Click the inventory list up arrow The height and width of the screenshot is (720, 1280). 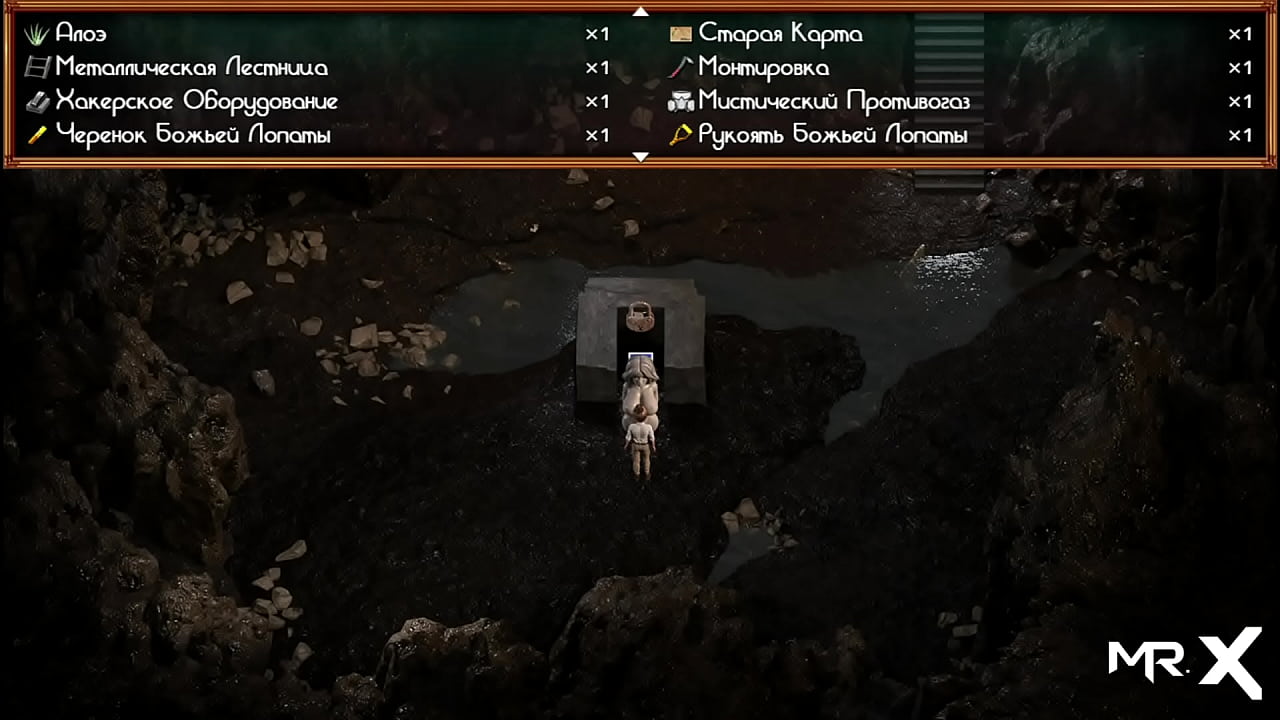pos(641,12)
